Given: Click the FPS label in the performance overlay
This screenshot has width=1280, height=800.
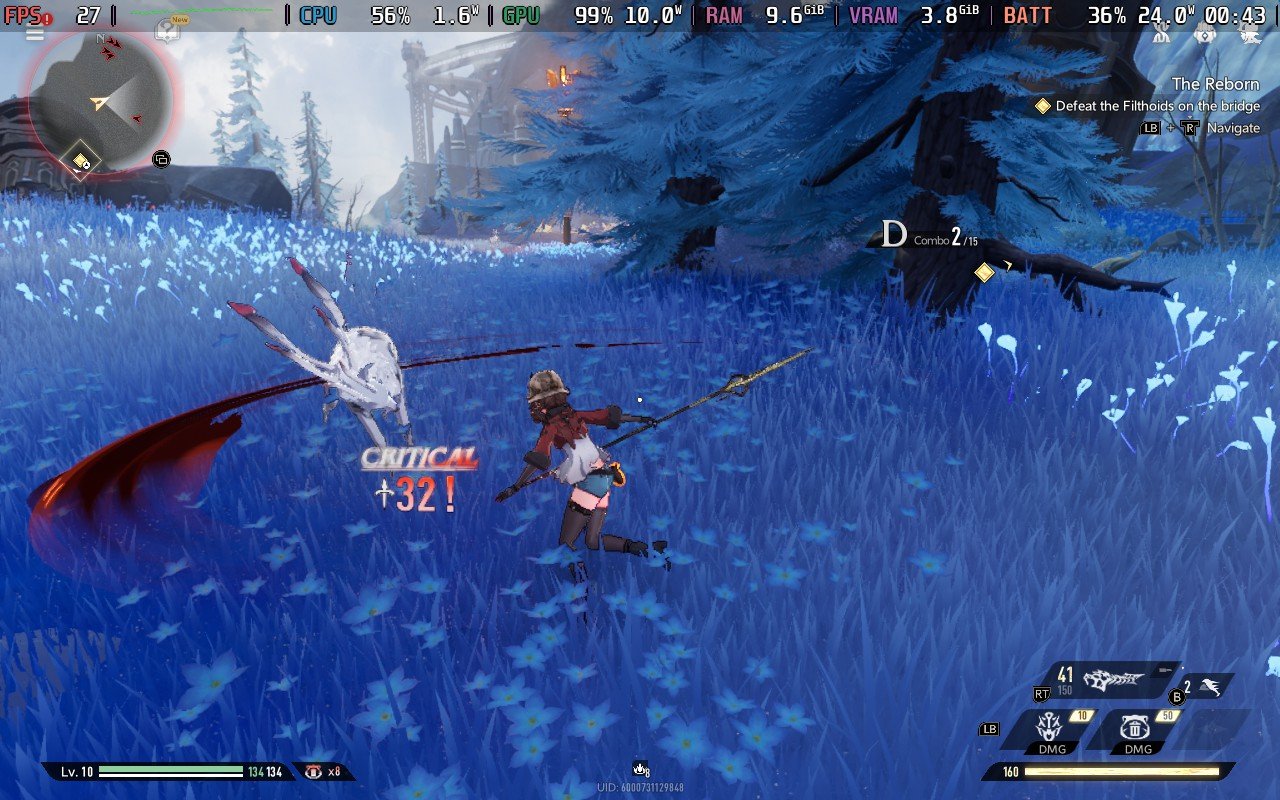Looking at the screenshot, I should point(24,15).
